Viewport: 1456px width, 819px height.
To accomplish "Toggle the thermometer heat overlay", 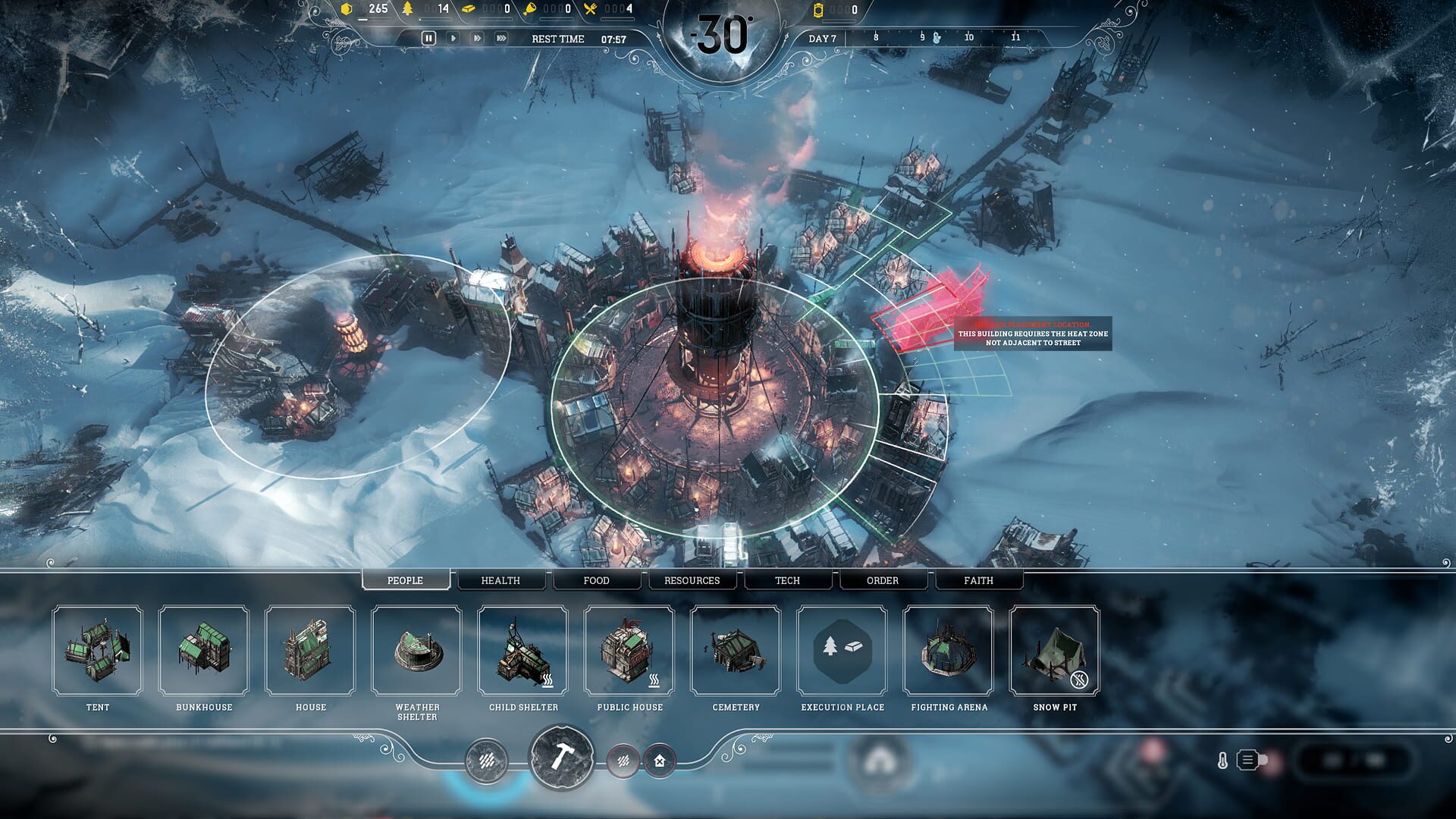I will pyautogui.click(x=1223, y=760).
